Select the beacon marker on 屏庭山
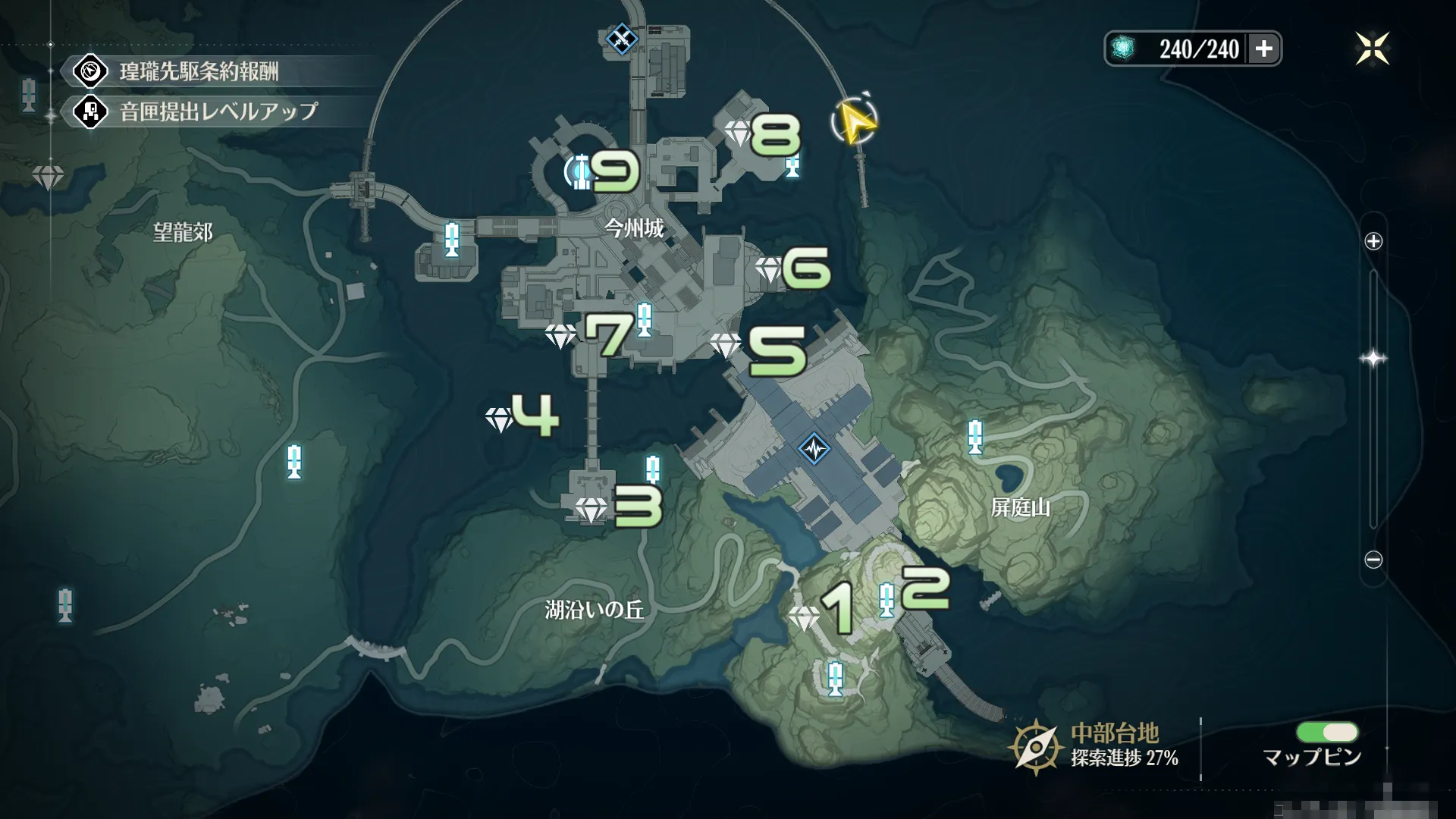 (975, 438)
